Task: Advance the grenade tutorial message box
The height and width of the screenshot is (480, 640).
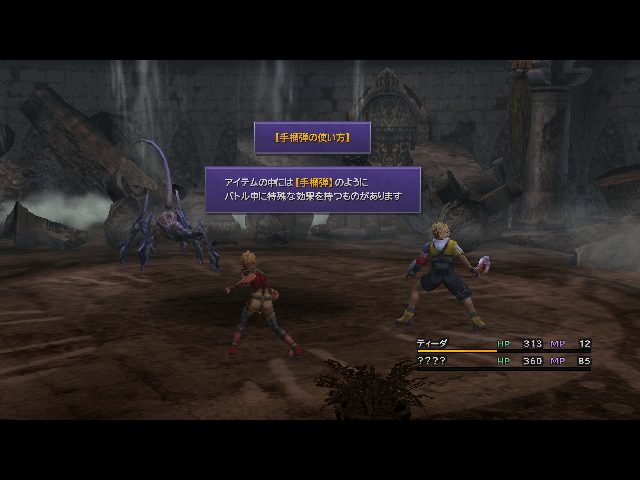Action: [x=312, y=189]
